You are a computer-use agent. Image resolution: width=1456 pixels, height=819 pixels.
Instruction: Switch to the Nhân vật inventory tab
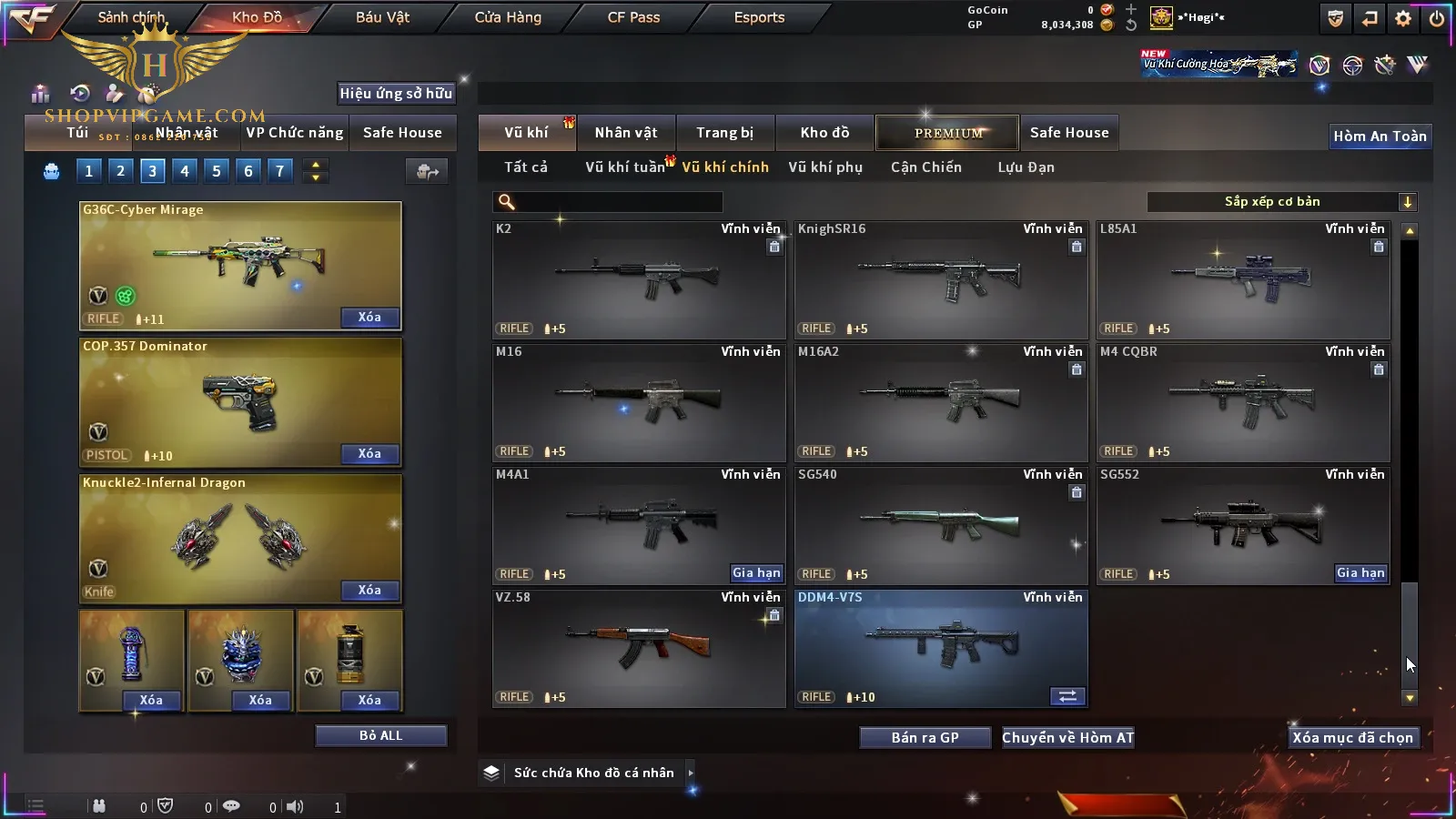626,133
